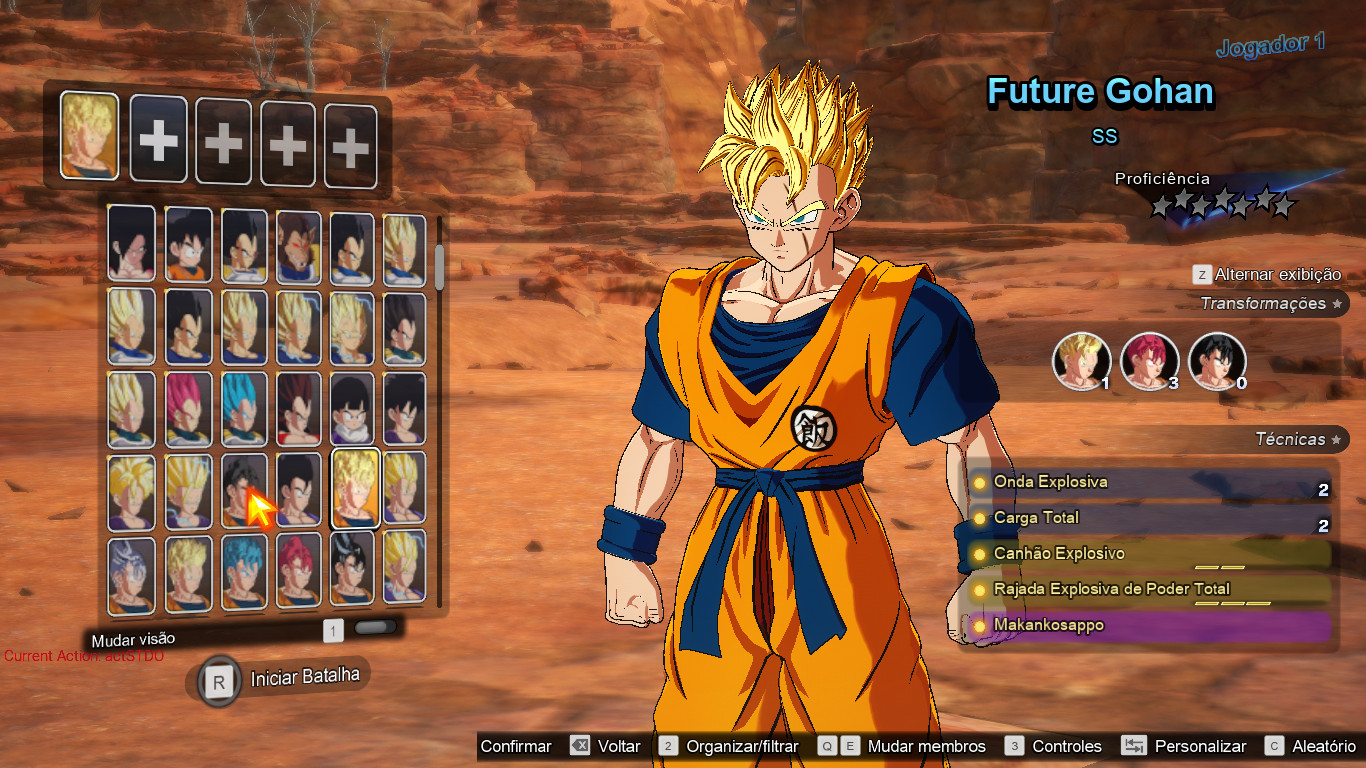Click Rajada Explosiva de Poder Total
The width and height of the screenshot is (1366, 768).
click(x=1150, y=590)
